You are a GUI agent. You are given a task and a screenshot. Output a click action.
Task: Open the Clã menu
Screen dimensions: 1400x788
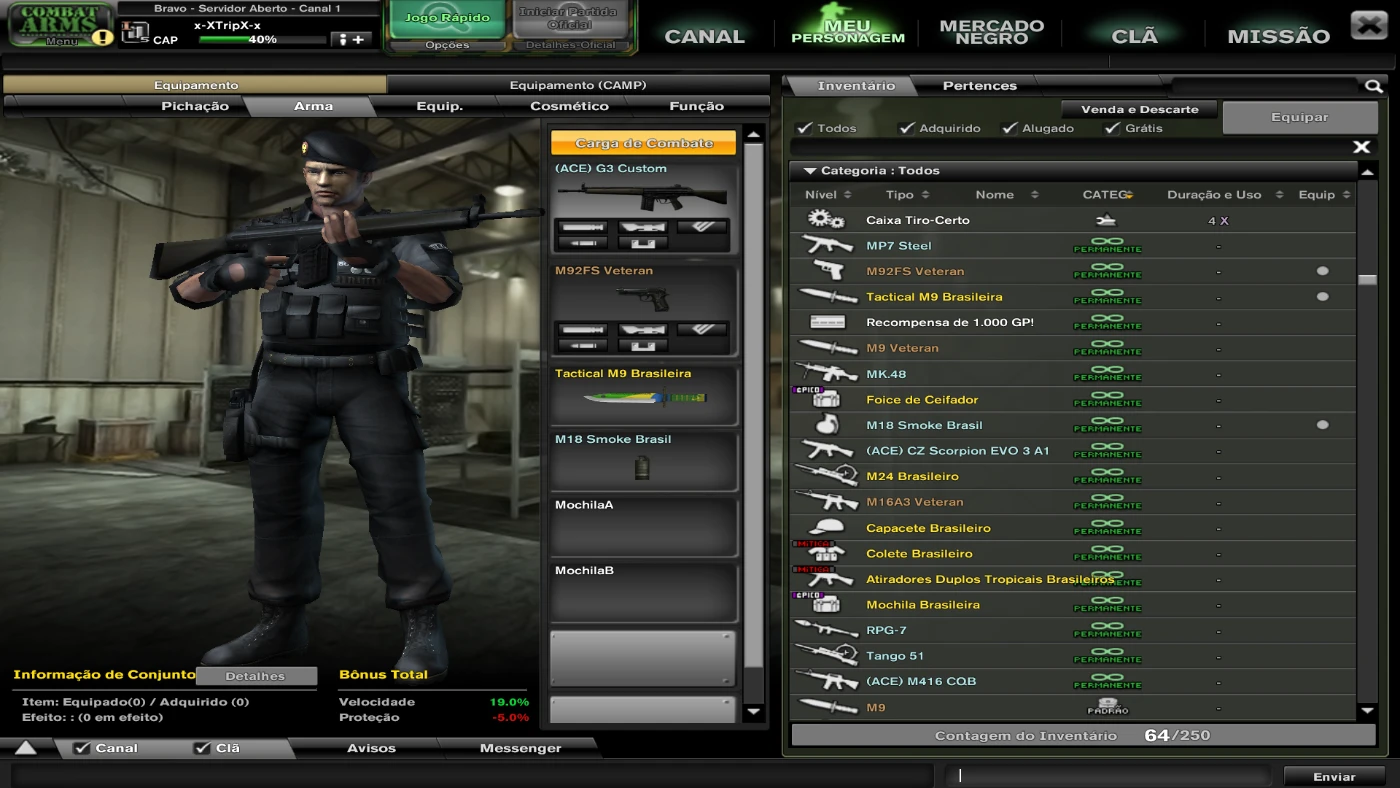1134,36
